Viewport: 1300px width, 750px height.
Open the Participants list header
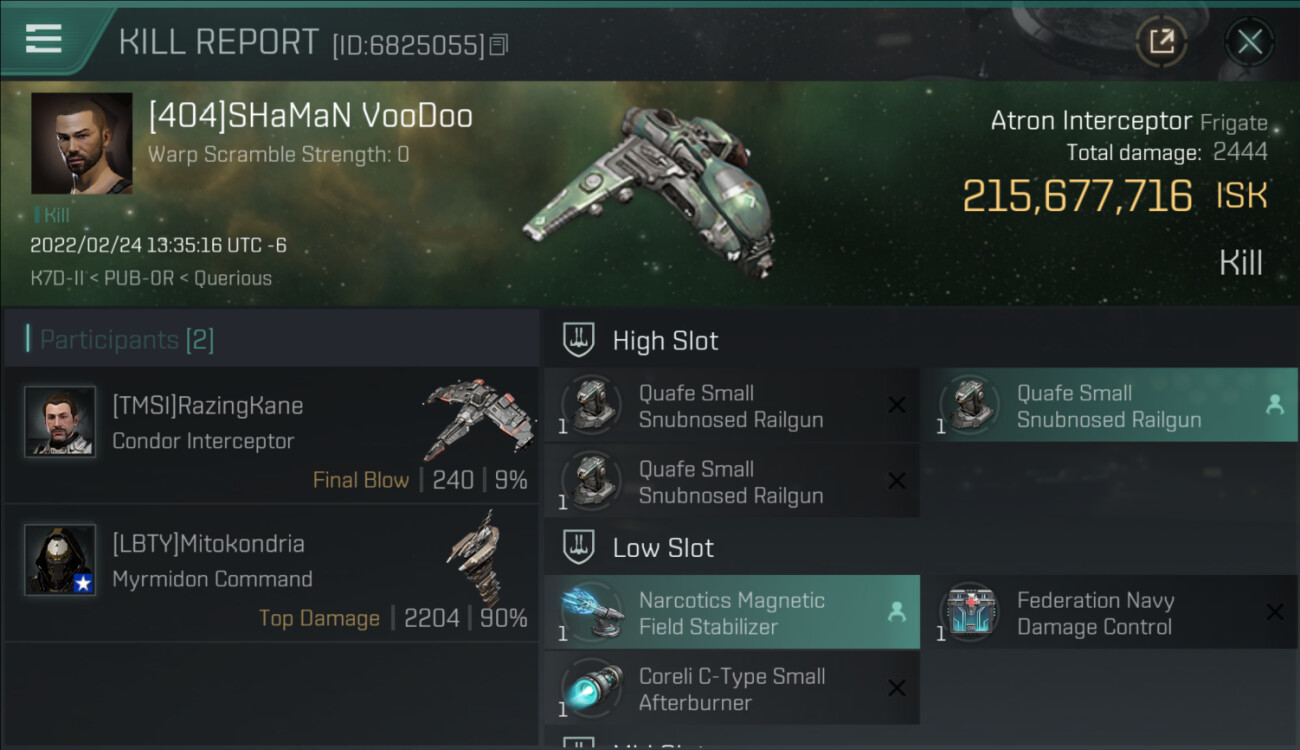pos(127,340)
